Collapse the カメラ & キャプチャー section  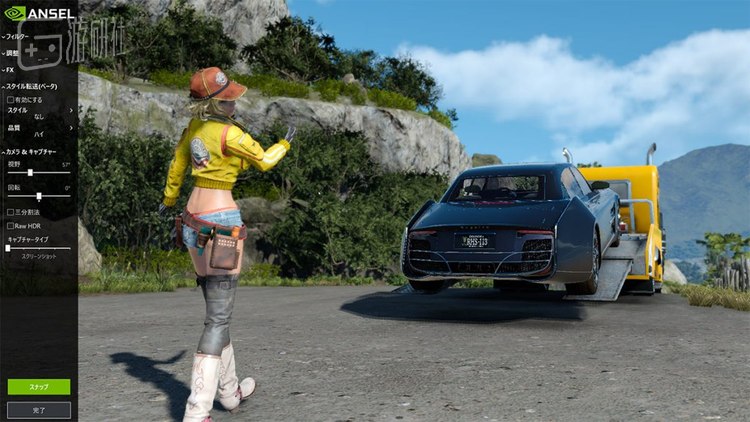point(32,151)
